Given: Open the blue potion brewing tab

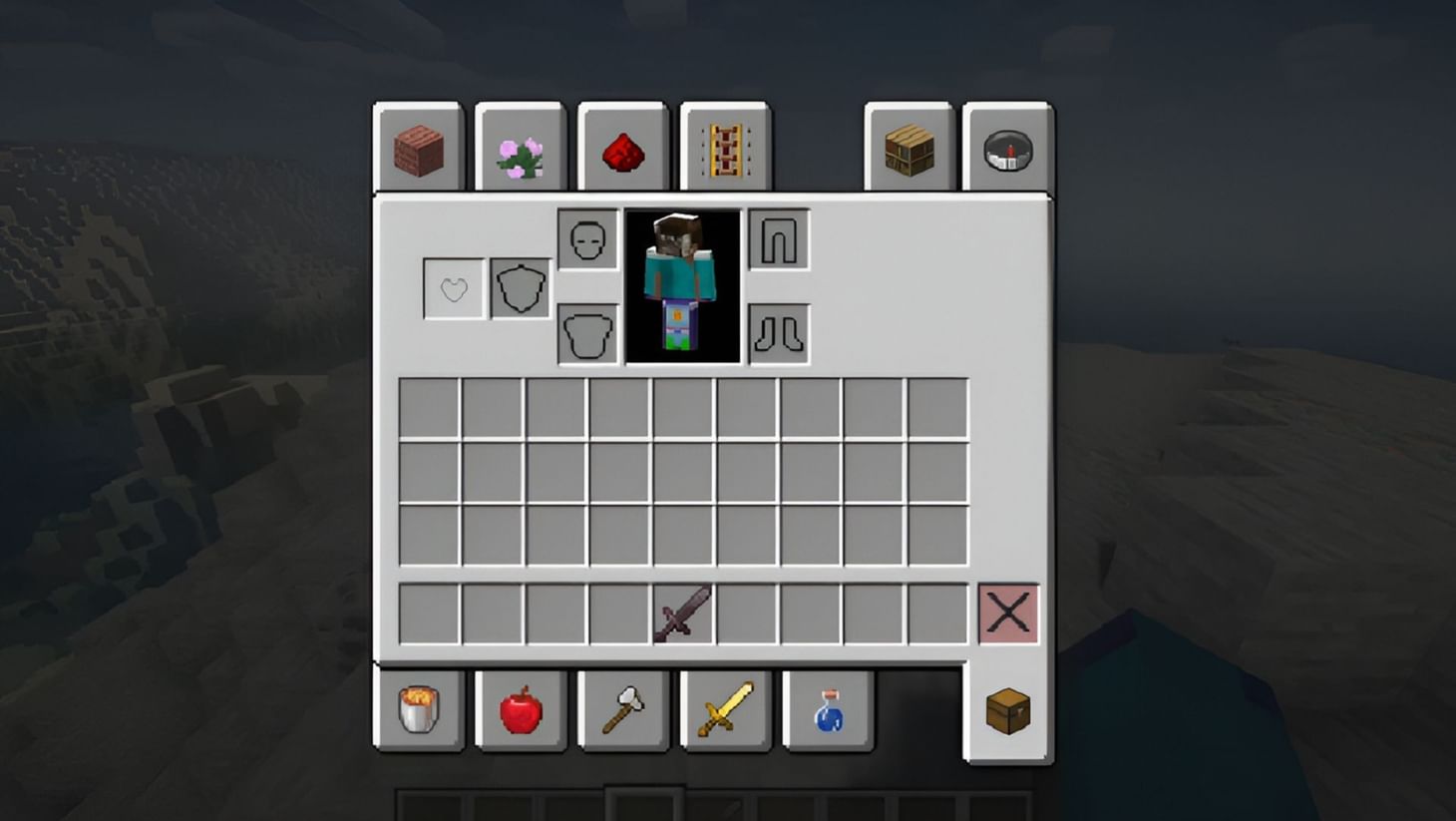Looking at the screenshot, I should click(x=826, y=712).
